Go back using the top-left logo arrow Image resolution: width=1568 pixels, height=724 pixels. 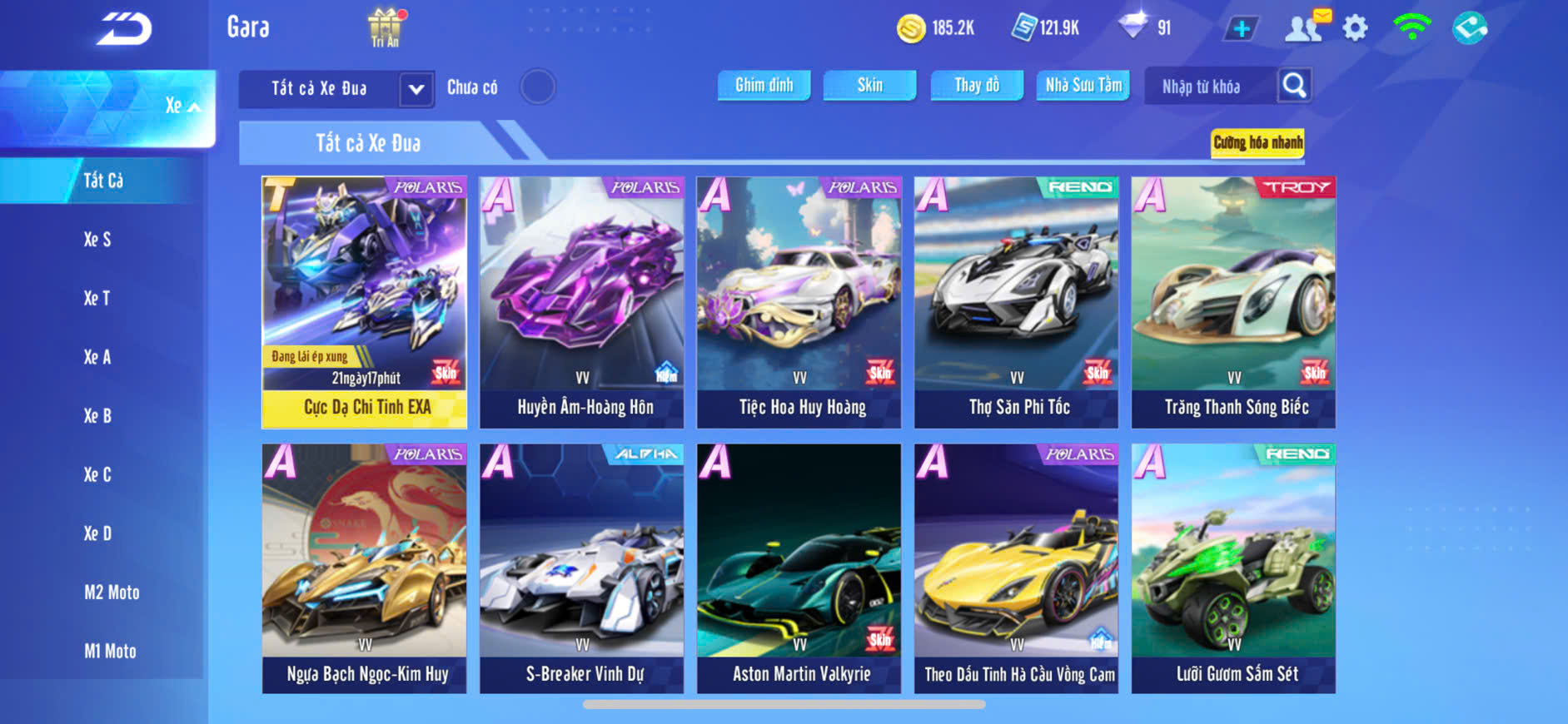click(x=124, y=30)
